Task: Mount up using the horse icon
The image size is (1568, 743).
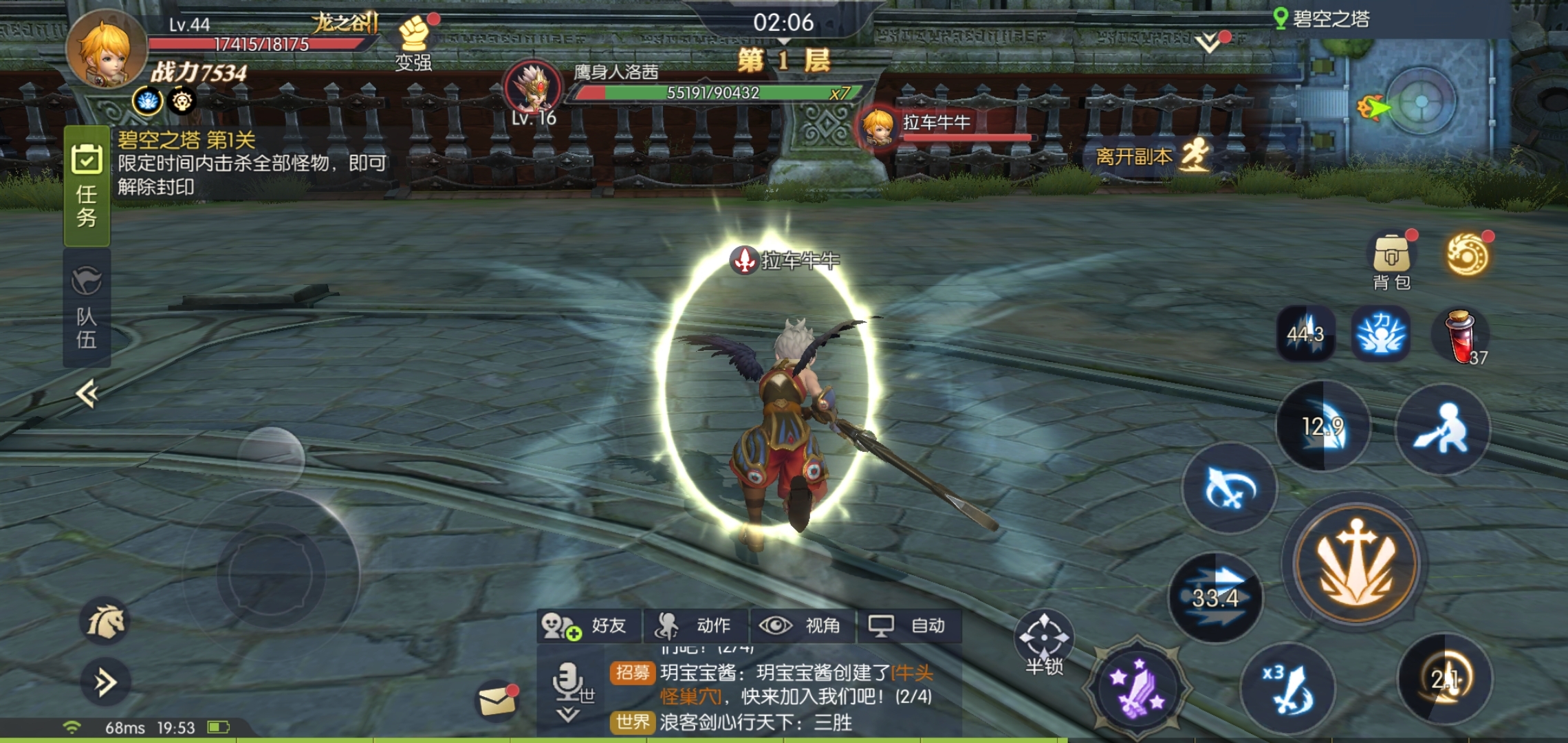Action: [x=105, y=621]
